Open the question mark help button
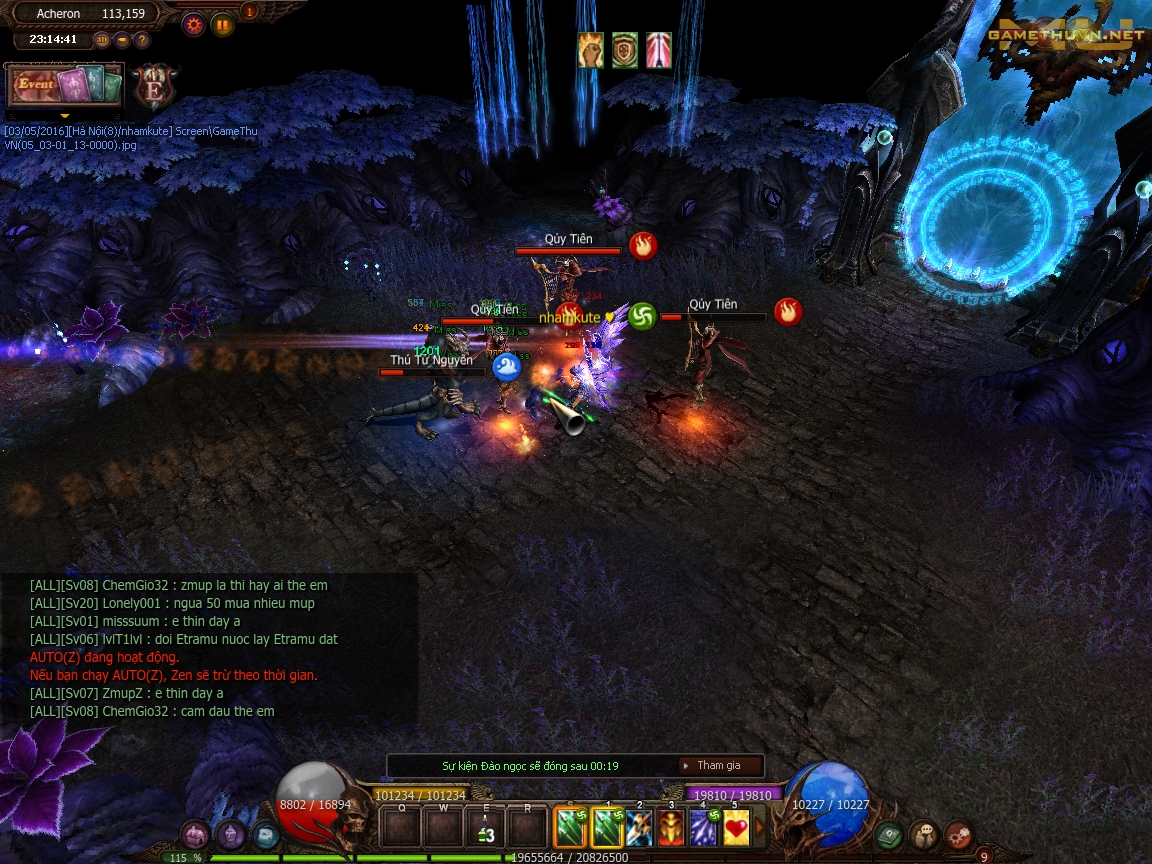 coord(142,40)
